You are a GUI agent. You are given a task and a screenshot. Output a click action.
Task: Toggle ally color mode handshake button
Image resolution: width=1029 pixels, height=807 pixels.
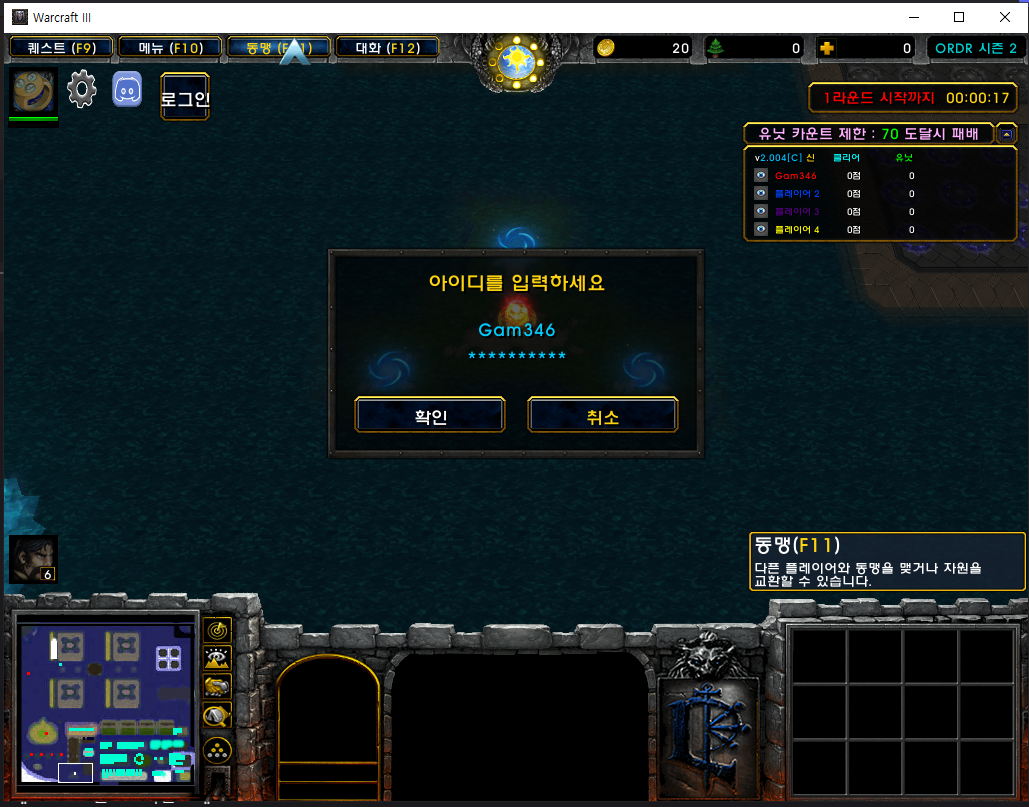point(217,686)
